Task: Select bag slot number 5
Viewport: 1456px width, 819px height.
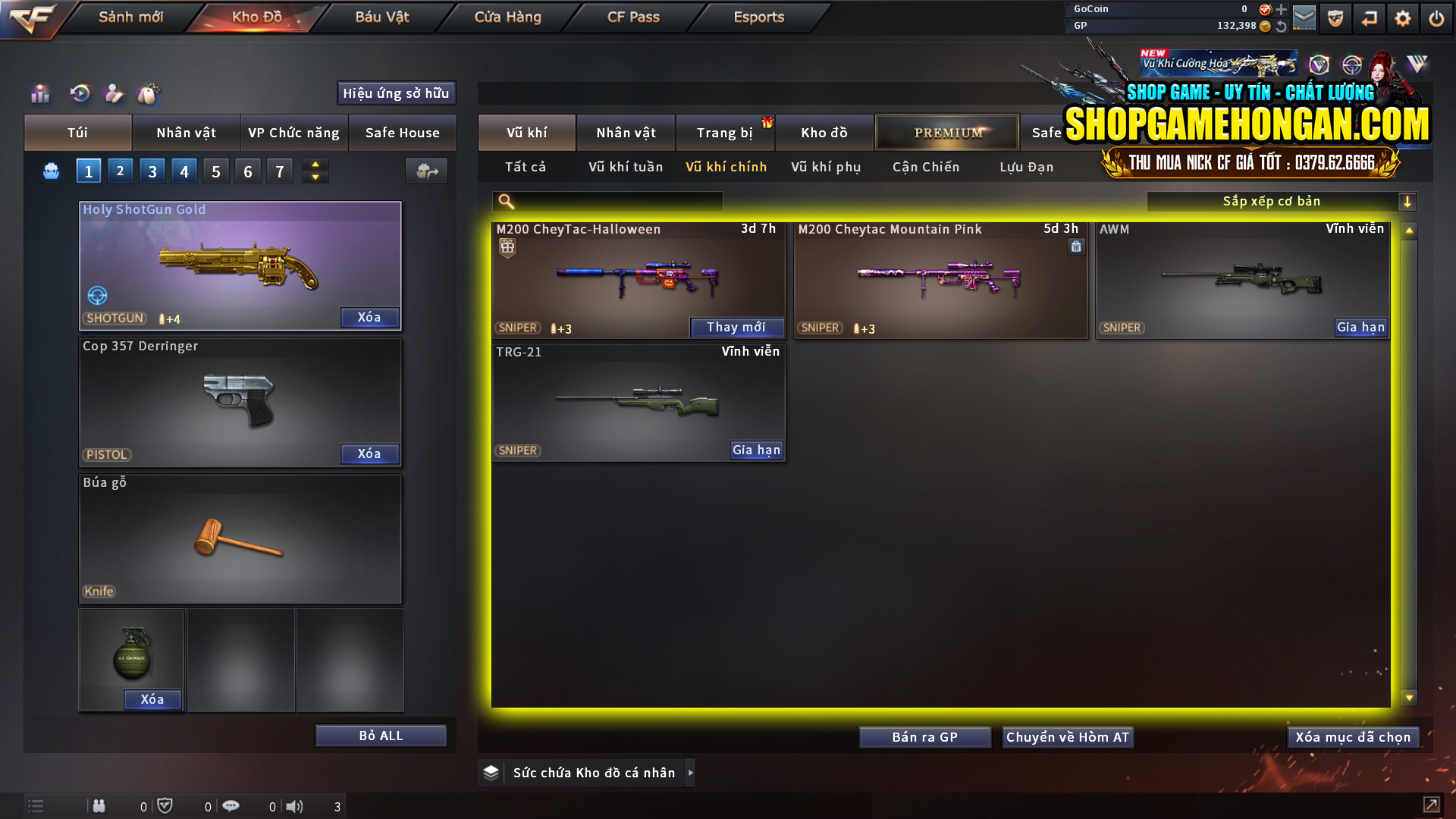Action: click(215, 171)
